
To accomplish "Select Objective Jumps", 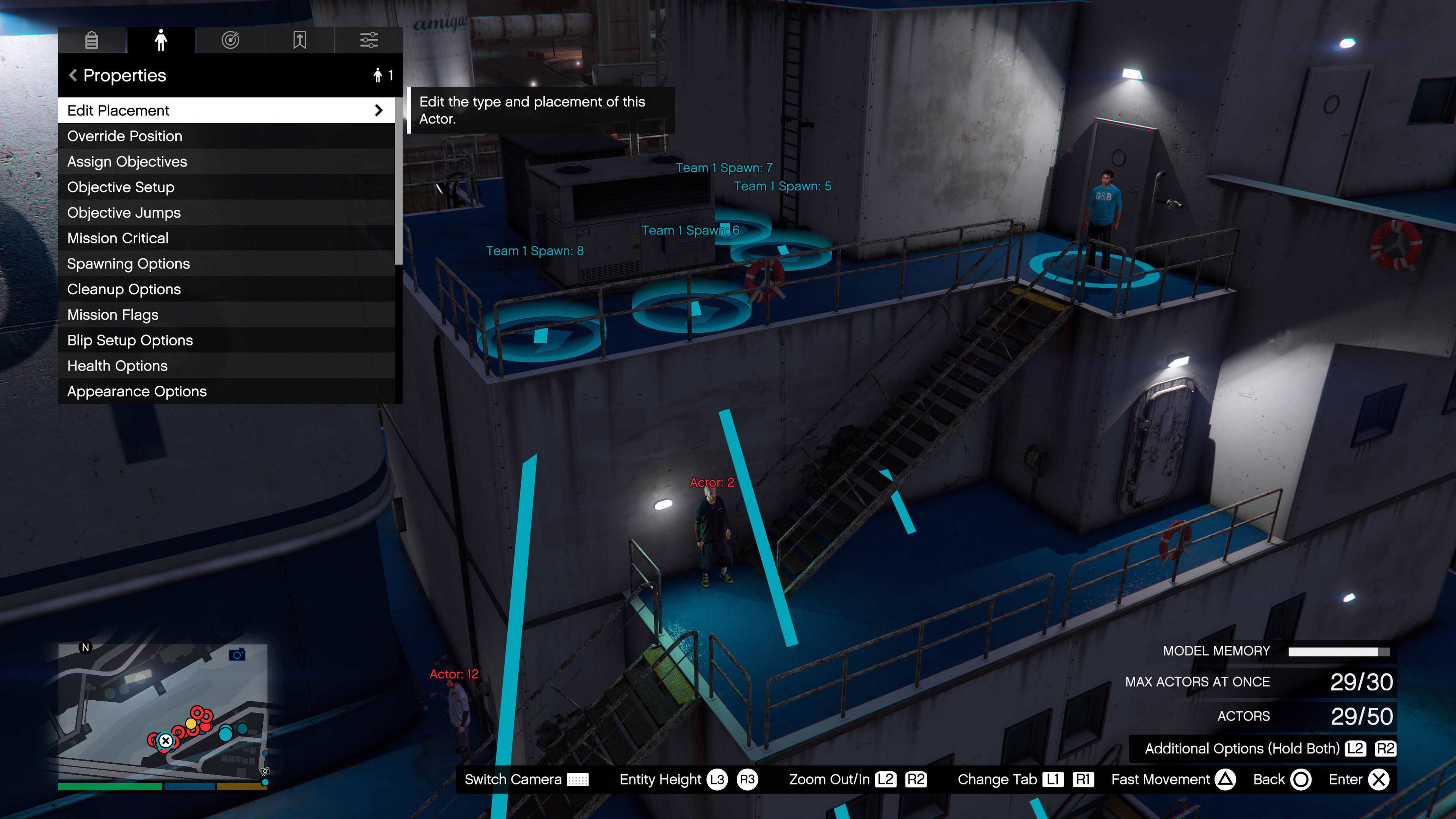I will (x=226, y=212).
